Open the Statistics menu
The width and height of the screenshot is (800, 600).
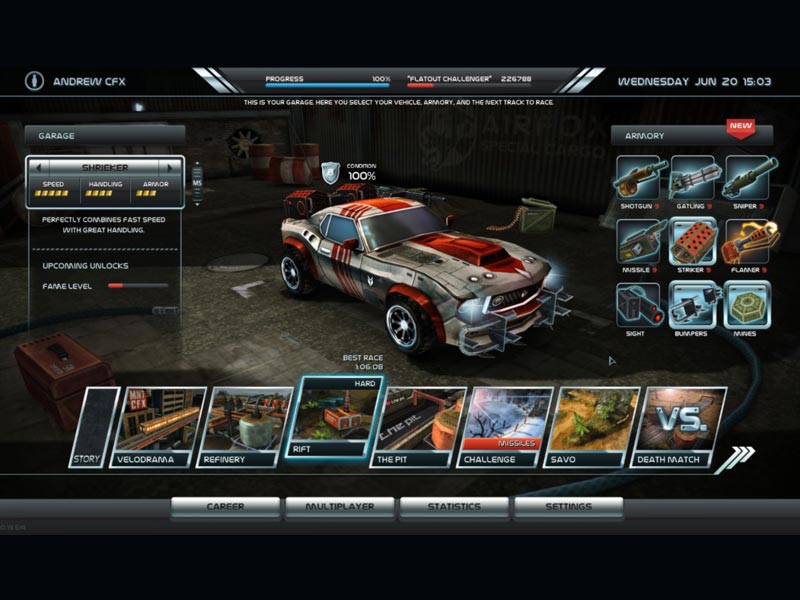[454, 507]
